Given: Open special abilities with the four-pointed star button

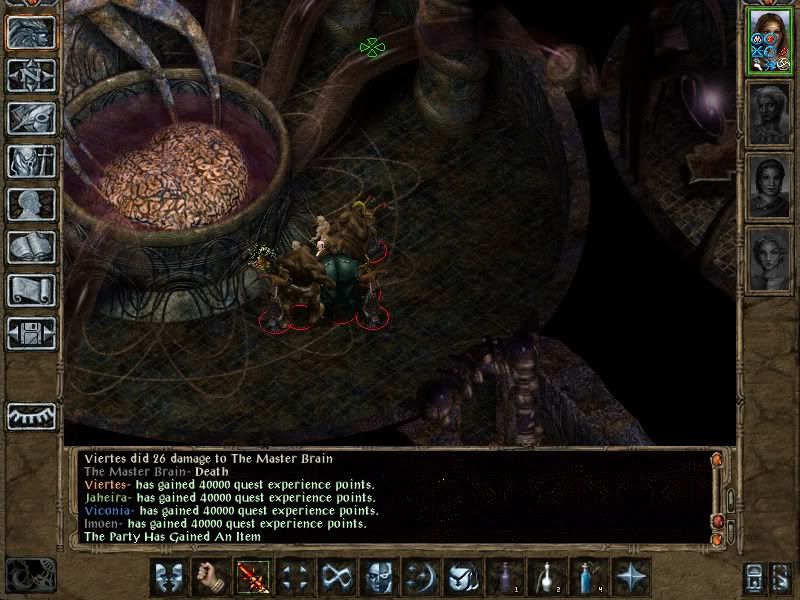Looking at the screenshot, I should click(631, 577).
